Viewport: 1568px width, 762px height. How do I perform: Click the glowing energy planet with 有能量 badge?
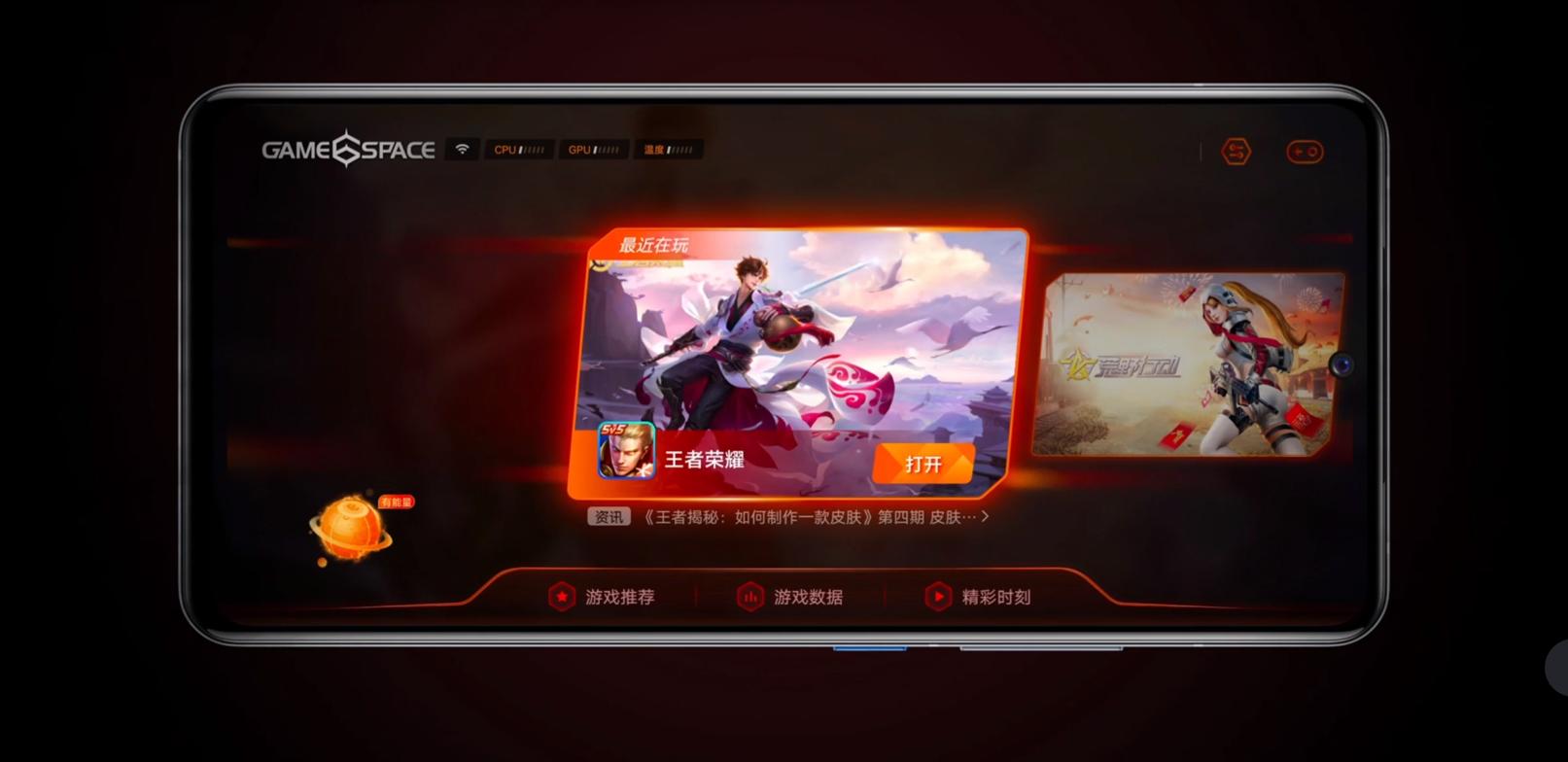coord(350,527)
